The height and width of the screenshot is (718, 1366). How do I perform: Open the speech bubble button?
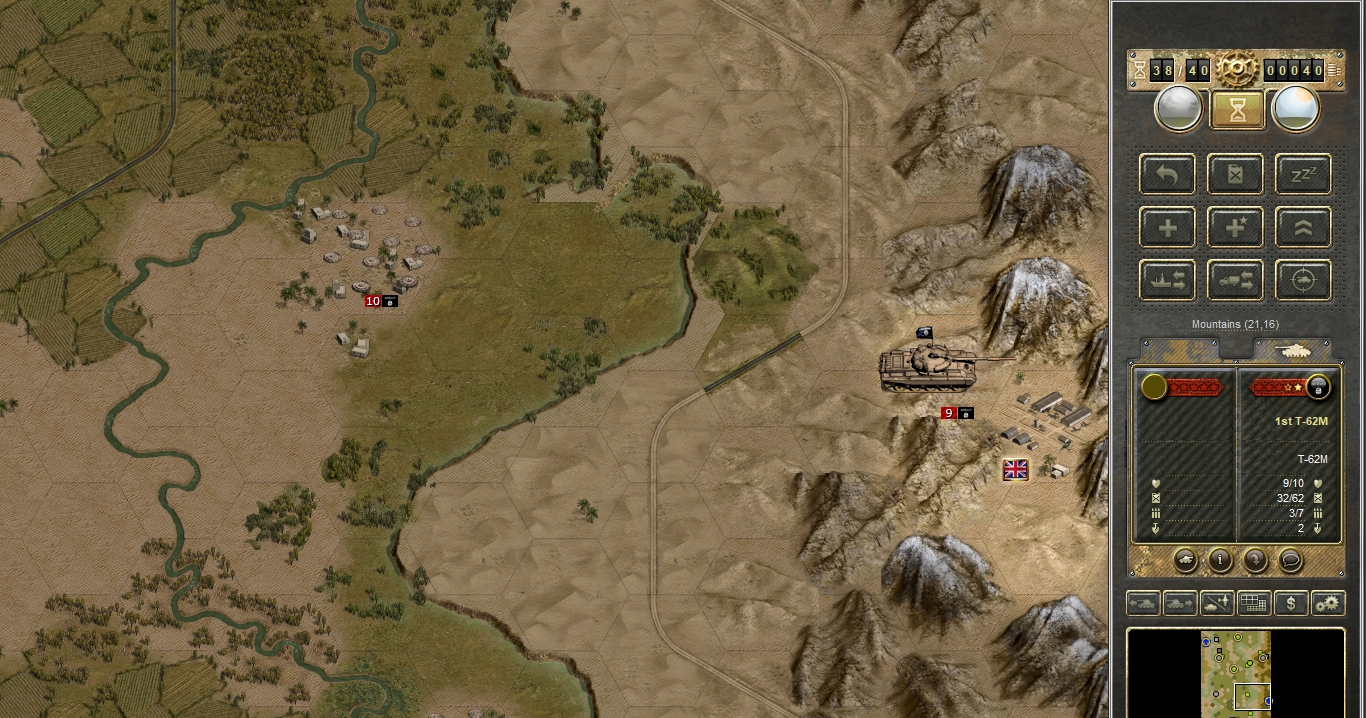pyautogui.click(x=1290, y=560)
